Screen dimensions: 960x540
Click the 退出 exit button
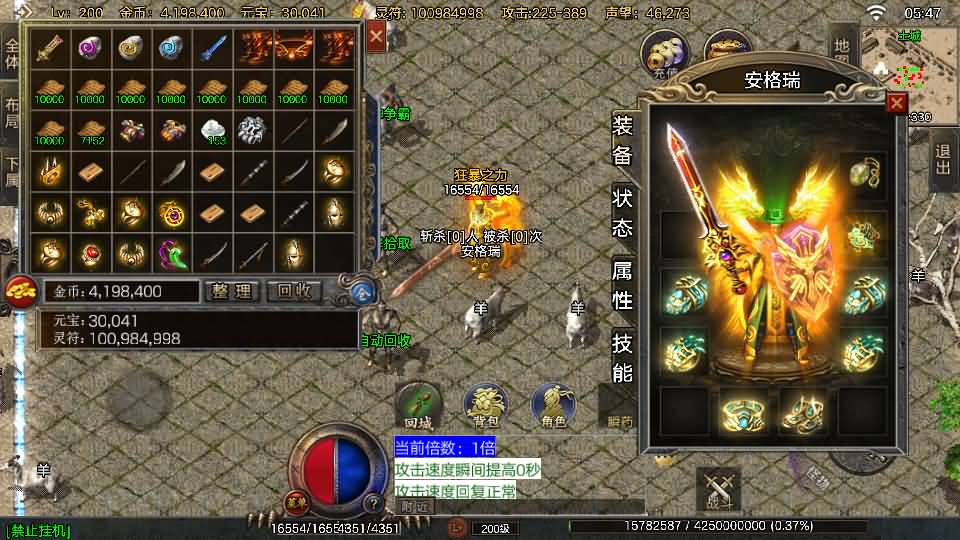point(943,162)
